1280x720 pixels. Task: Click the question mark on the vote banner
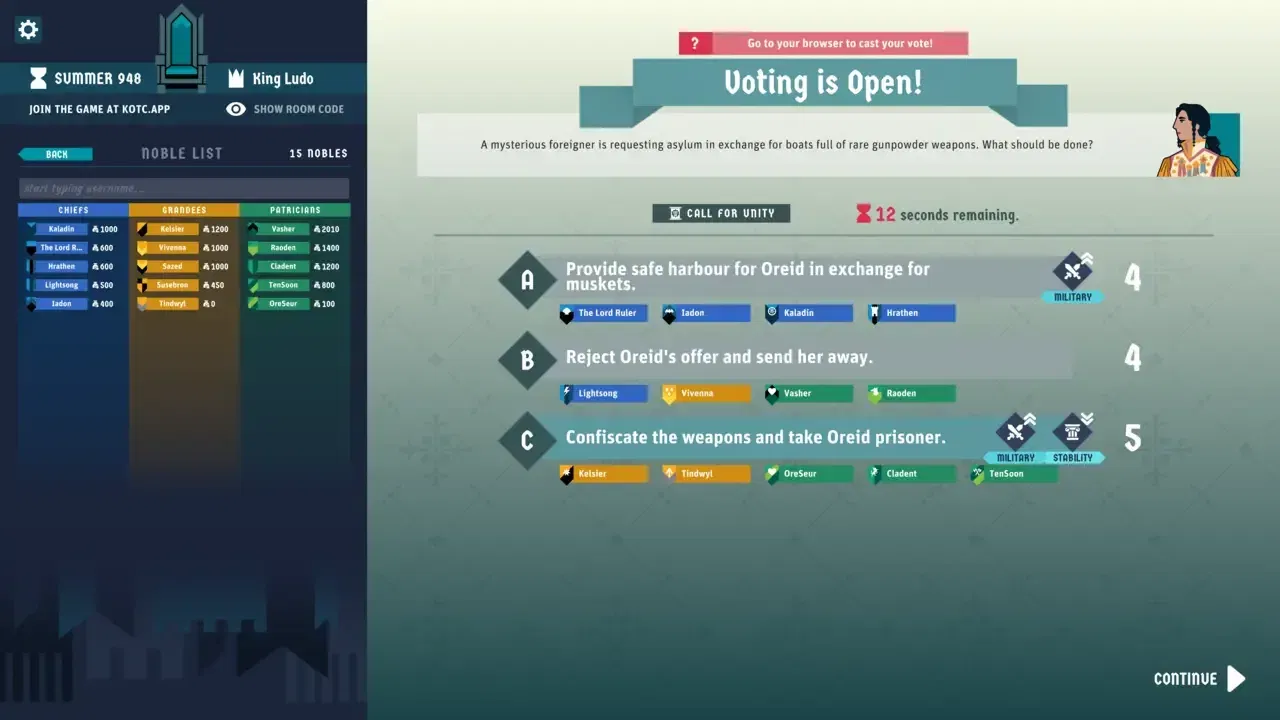coord(694,42)
